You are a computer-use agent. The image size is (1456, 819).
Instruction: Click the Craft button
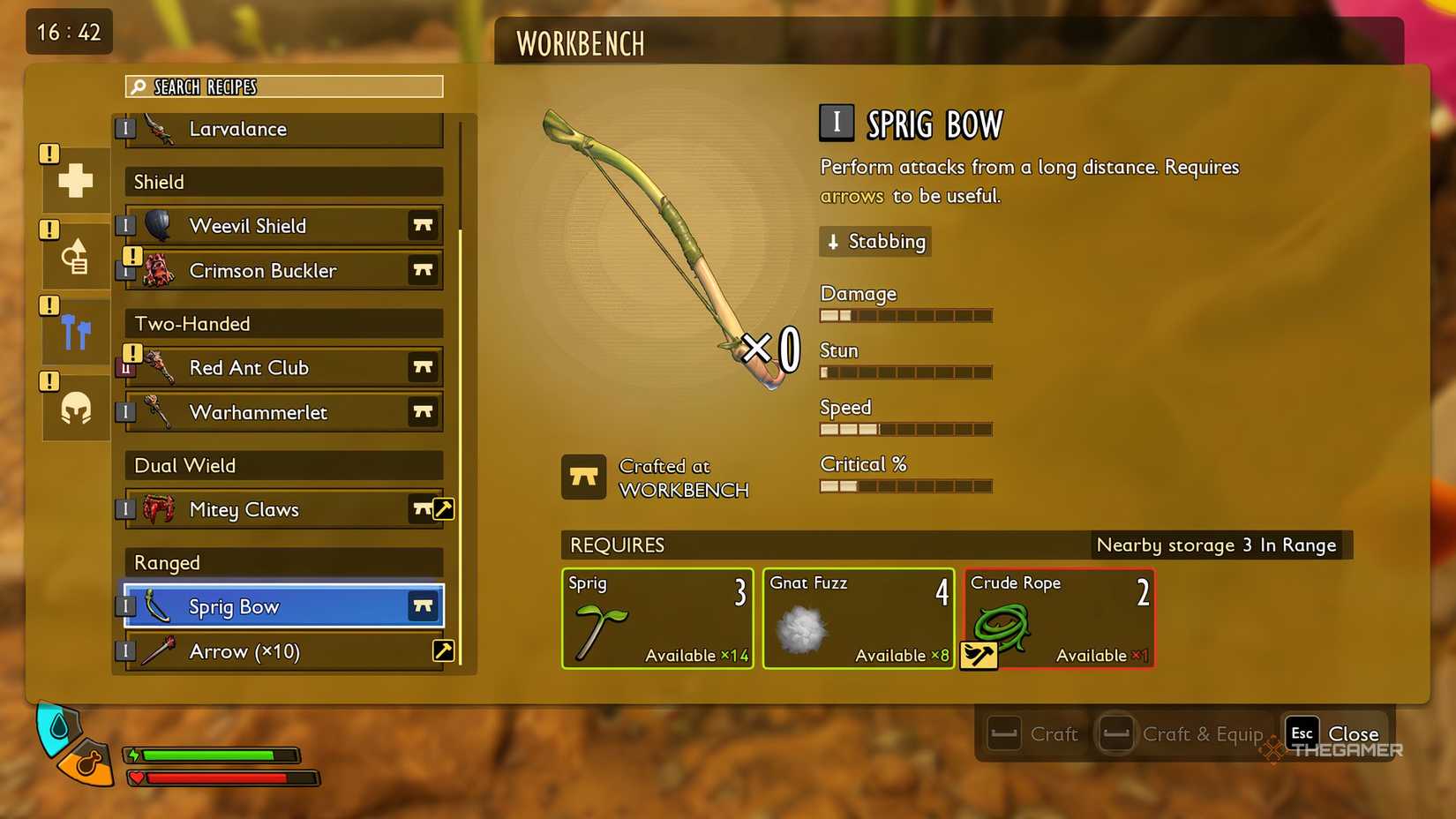coord(1033,733)
